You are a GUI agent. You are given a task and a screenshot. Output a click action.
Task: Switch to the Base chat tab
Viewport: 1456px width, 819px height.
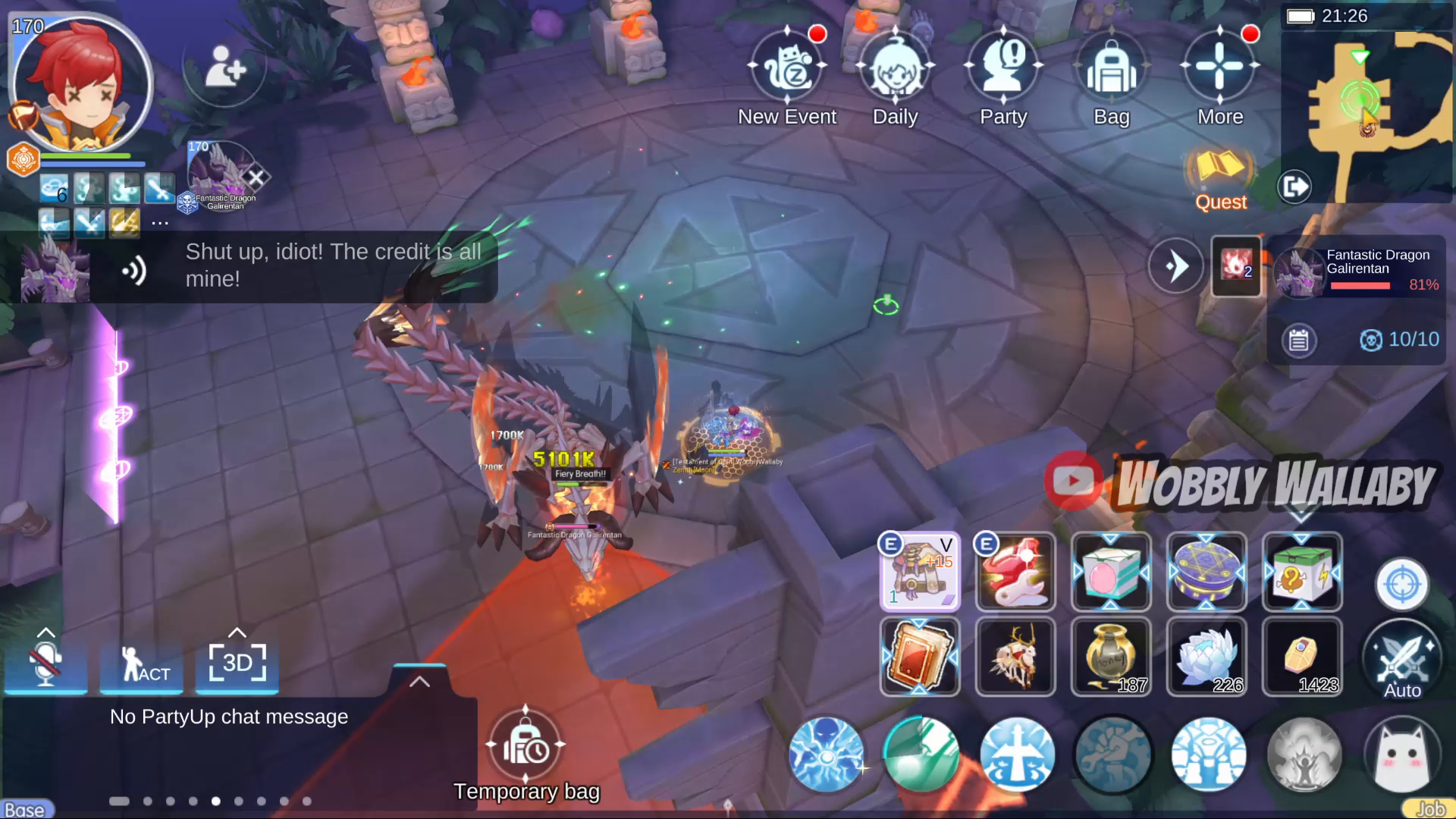pyautogui.click(x=25, y=808)
